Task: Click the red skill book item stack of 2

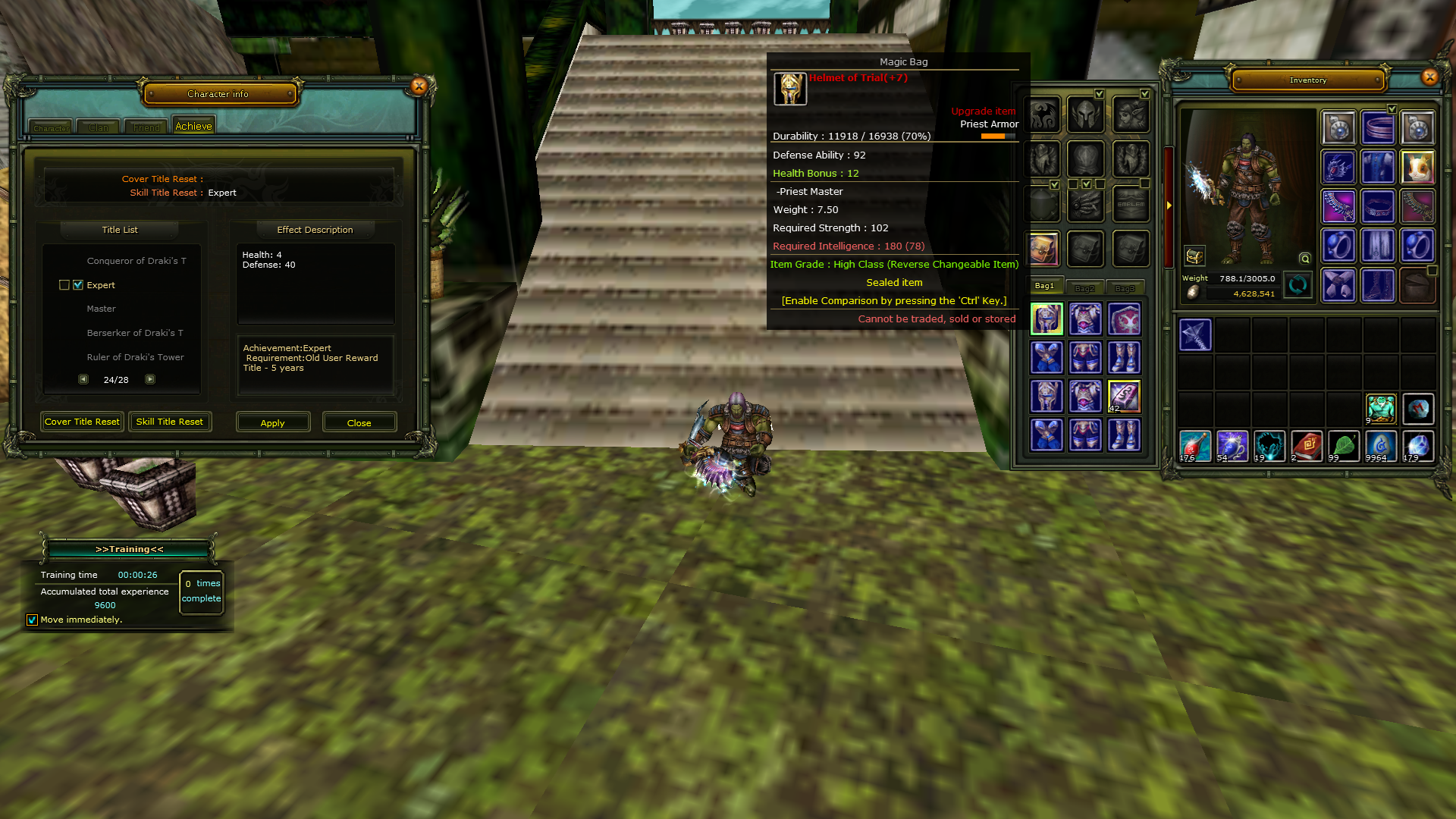Action: tap(1307, 446)
